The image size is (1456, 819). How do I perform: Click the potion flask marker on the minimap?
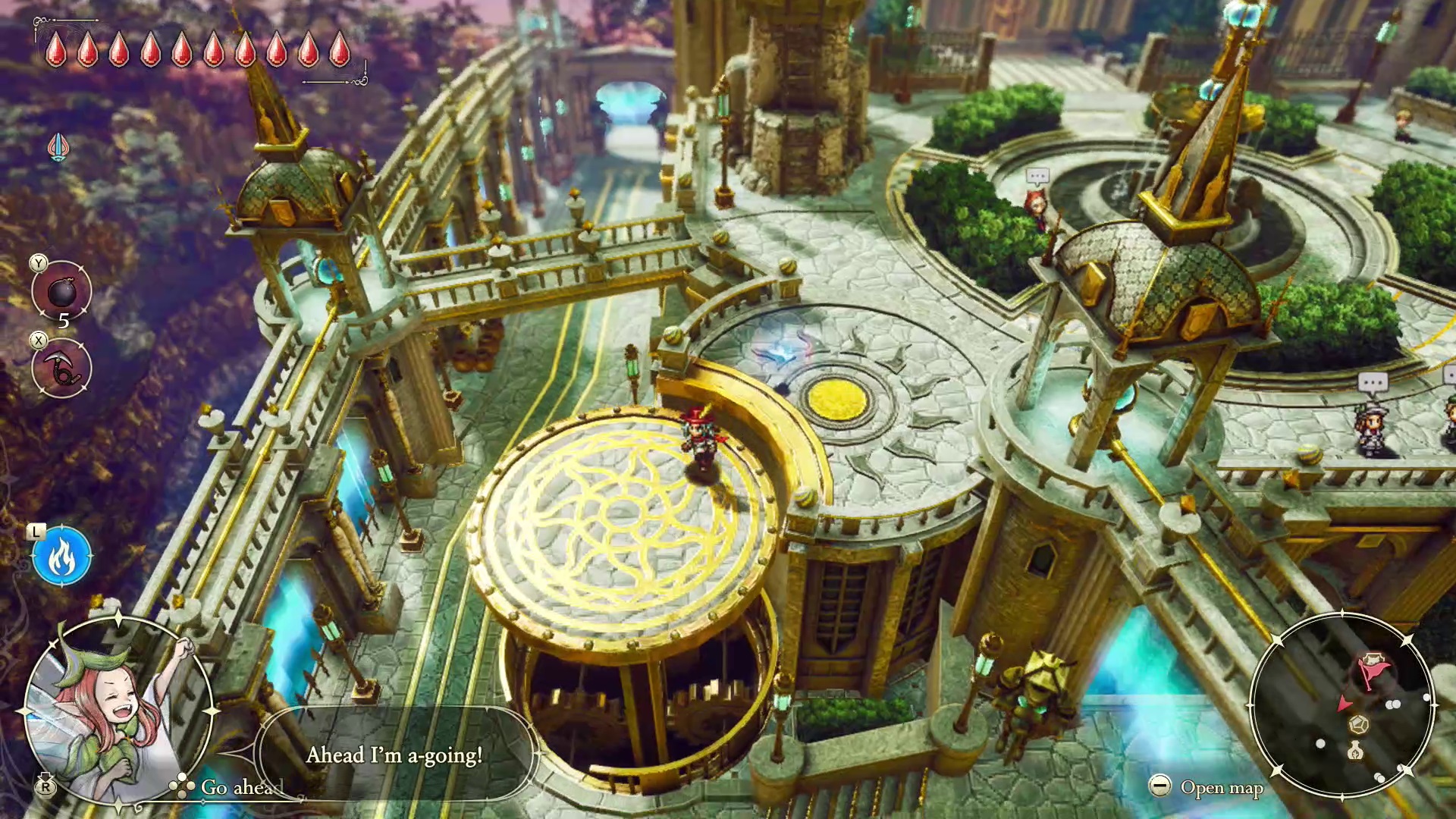1355,751
